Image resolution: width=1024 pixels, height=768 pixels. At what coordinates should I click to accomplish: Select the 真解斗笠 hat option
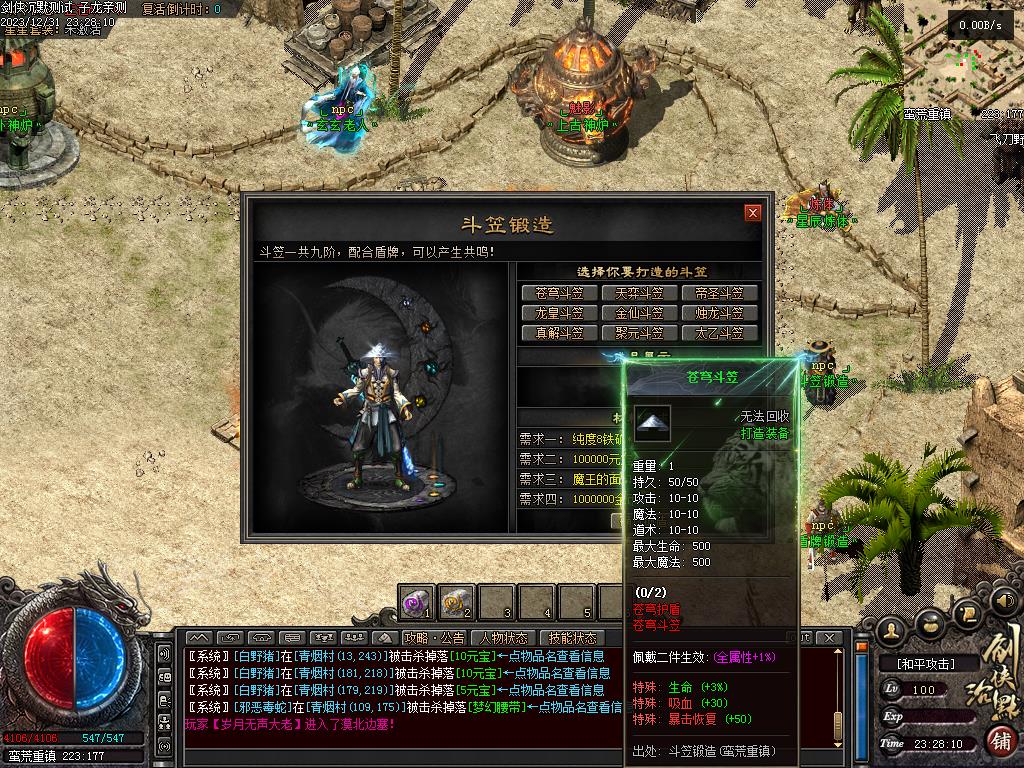[559, 333]
